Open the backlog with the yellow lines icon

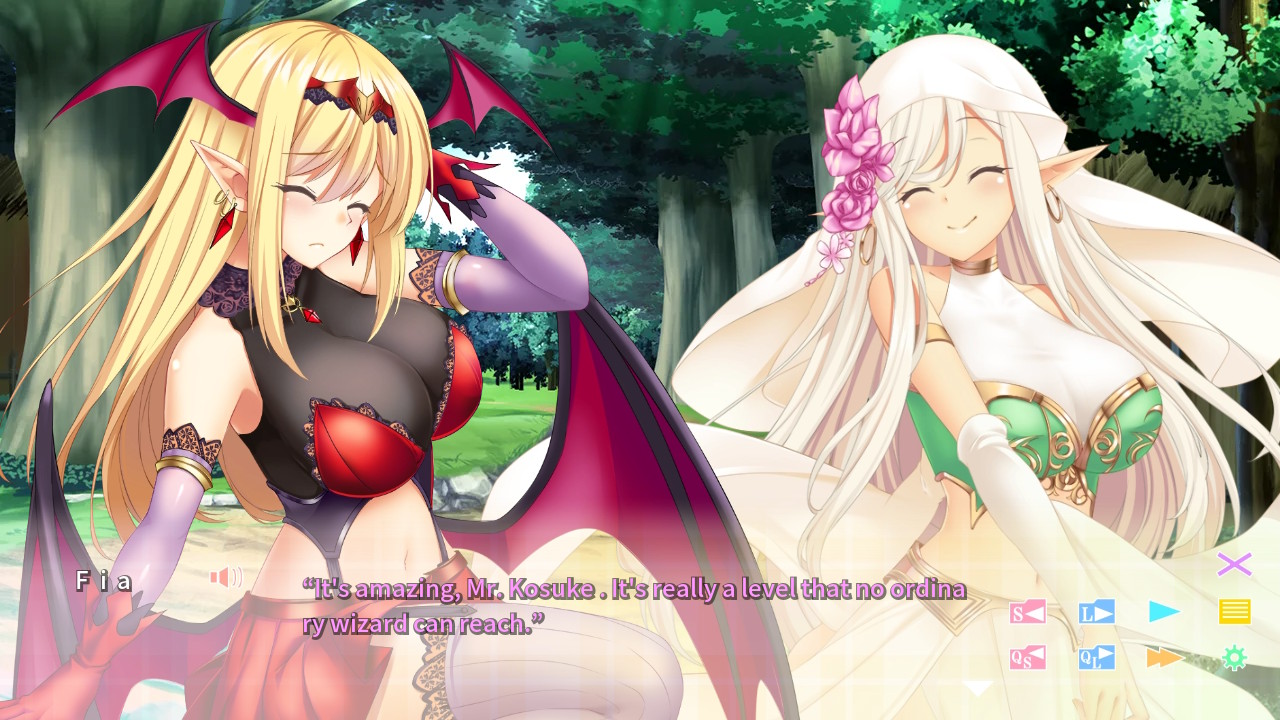(x=1237, y=610)
